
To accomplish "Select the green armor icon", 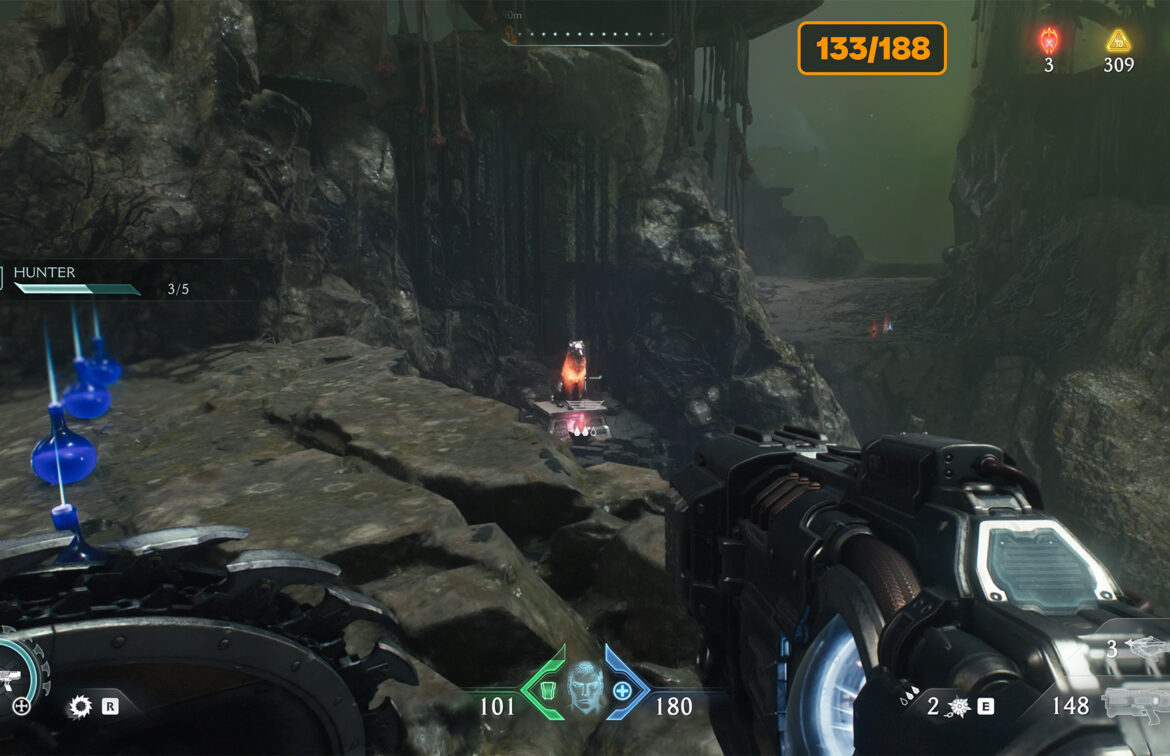I will pyautogui.click(x=548, y=690).
